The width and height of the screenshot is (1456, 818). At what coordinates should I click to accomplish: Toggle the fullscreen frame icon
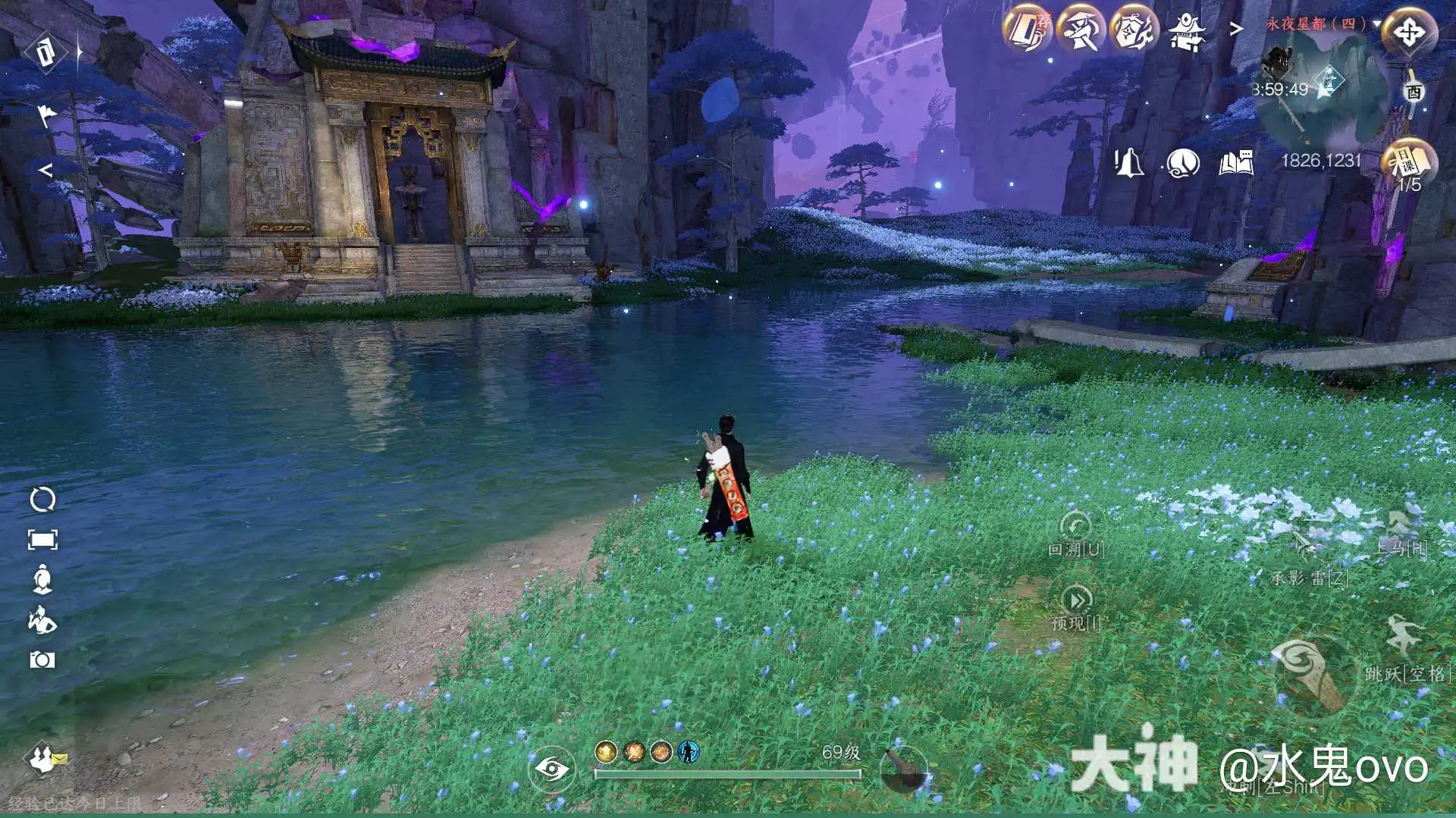pos(42,540)
